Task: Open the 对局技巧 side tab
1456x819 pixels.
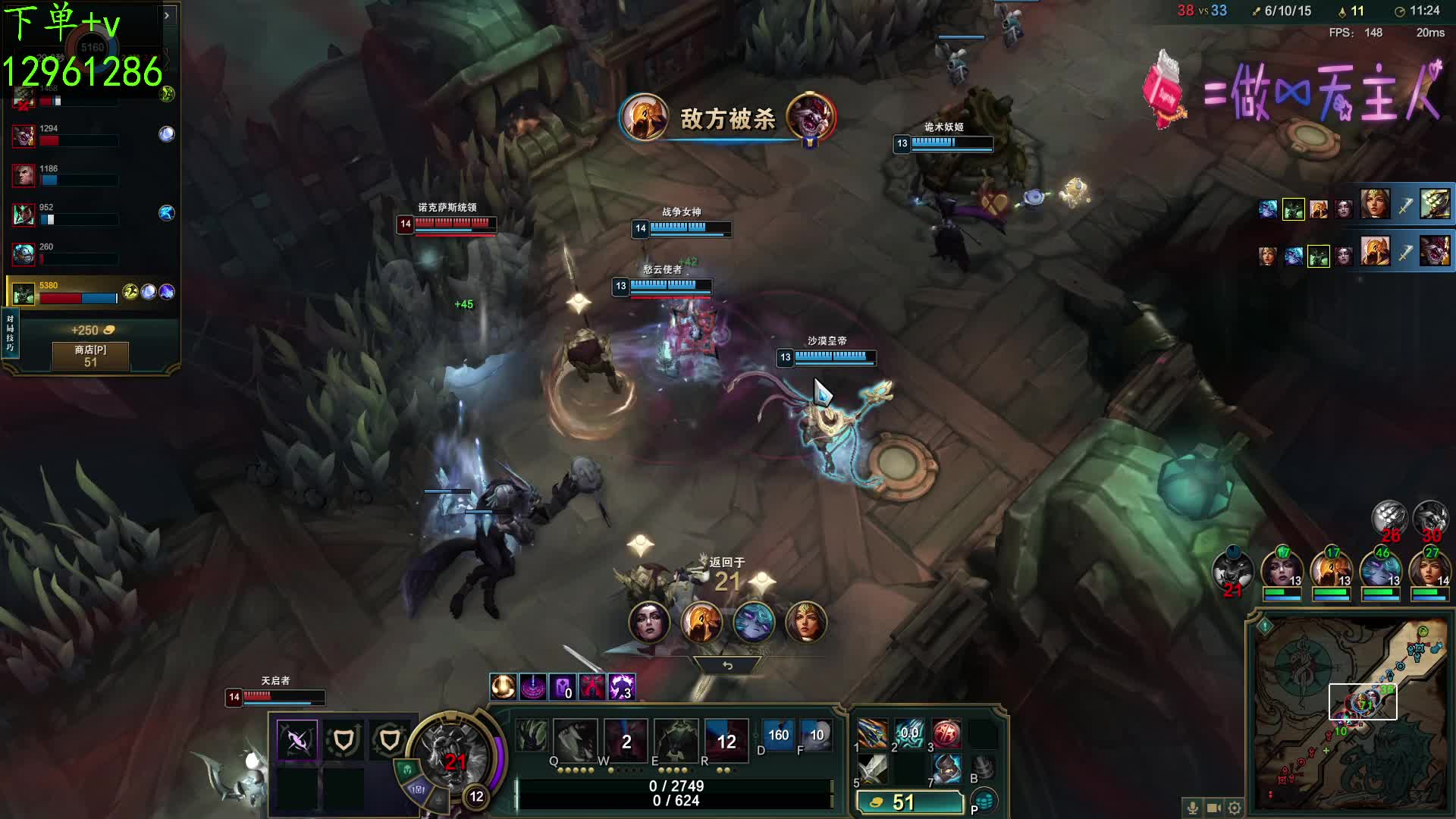Action: click(10, 334)
